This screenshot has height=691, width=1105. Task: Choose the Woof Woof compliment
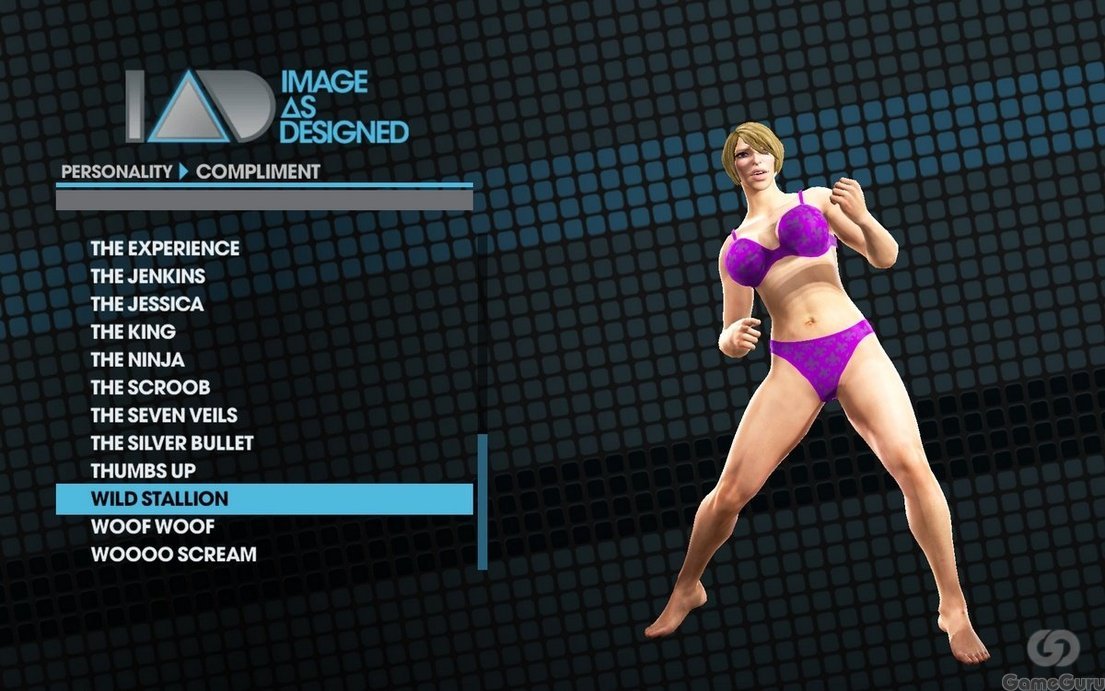[x=152, y=526]
